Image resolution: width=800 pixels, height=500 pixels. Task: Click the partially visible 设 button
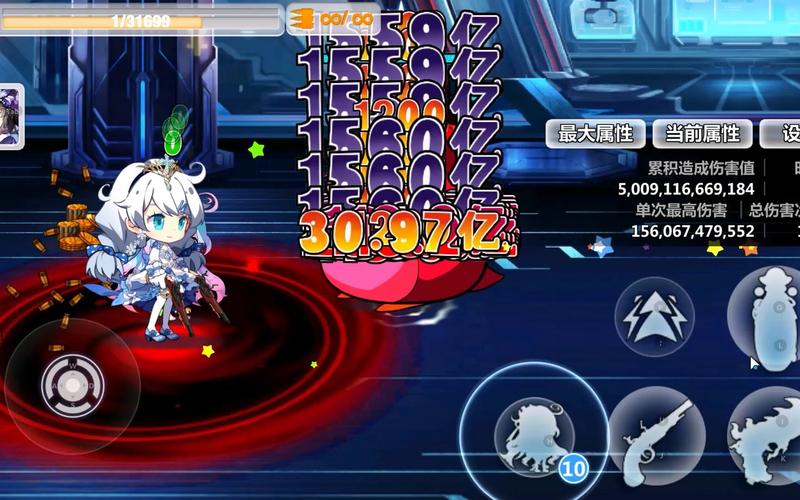pyautogui.click(x=783, y=134)
